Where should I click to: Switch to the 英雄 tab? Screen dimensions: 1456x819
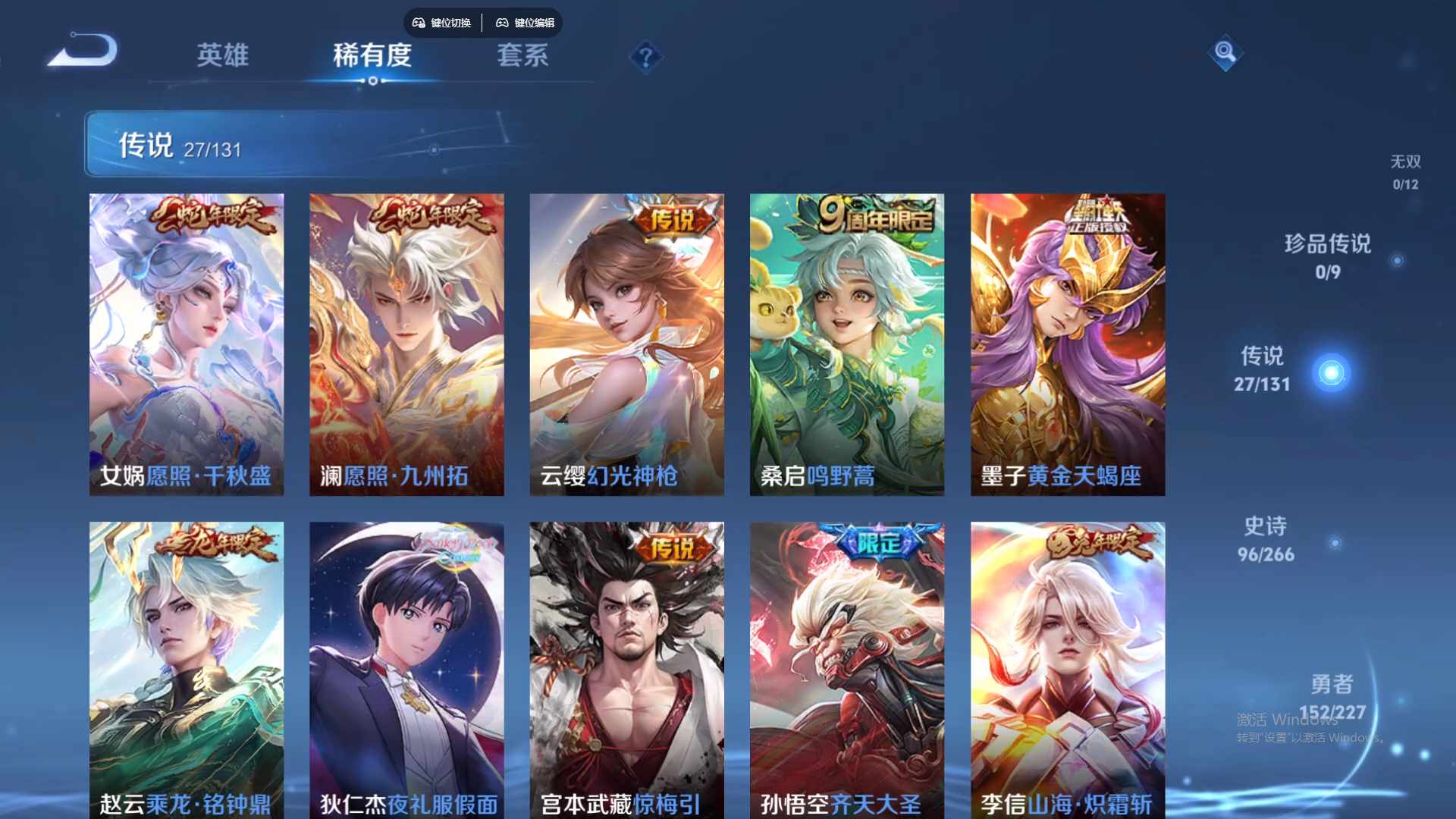coord(222,56)
